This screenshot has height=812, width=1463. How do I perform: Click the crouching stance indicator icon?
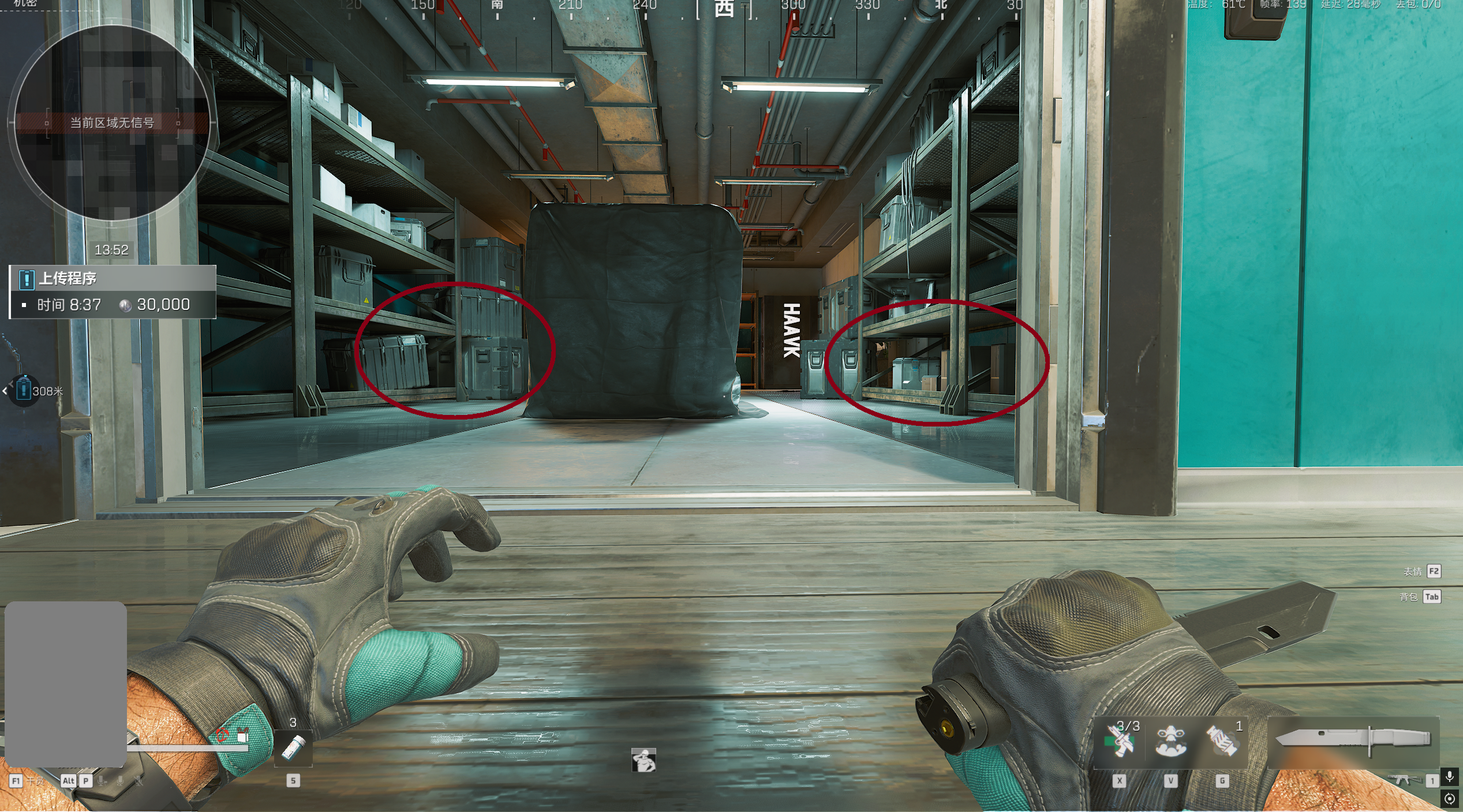643,760
